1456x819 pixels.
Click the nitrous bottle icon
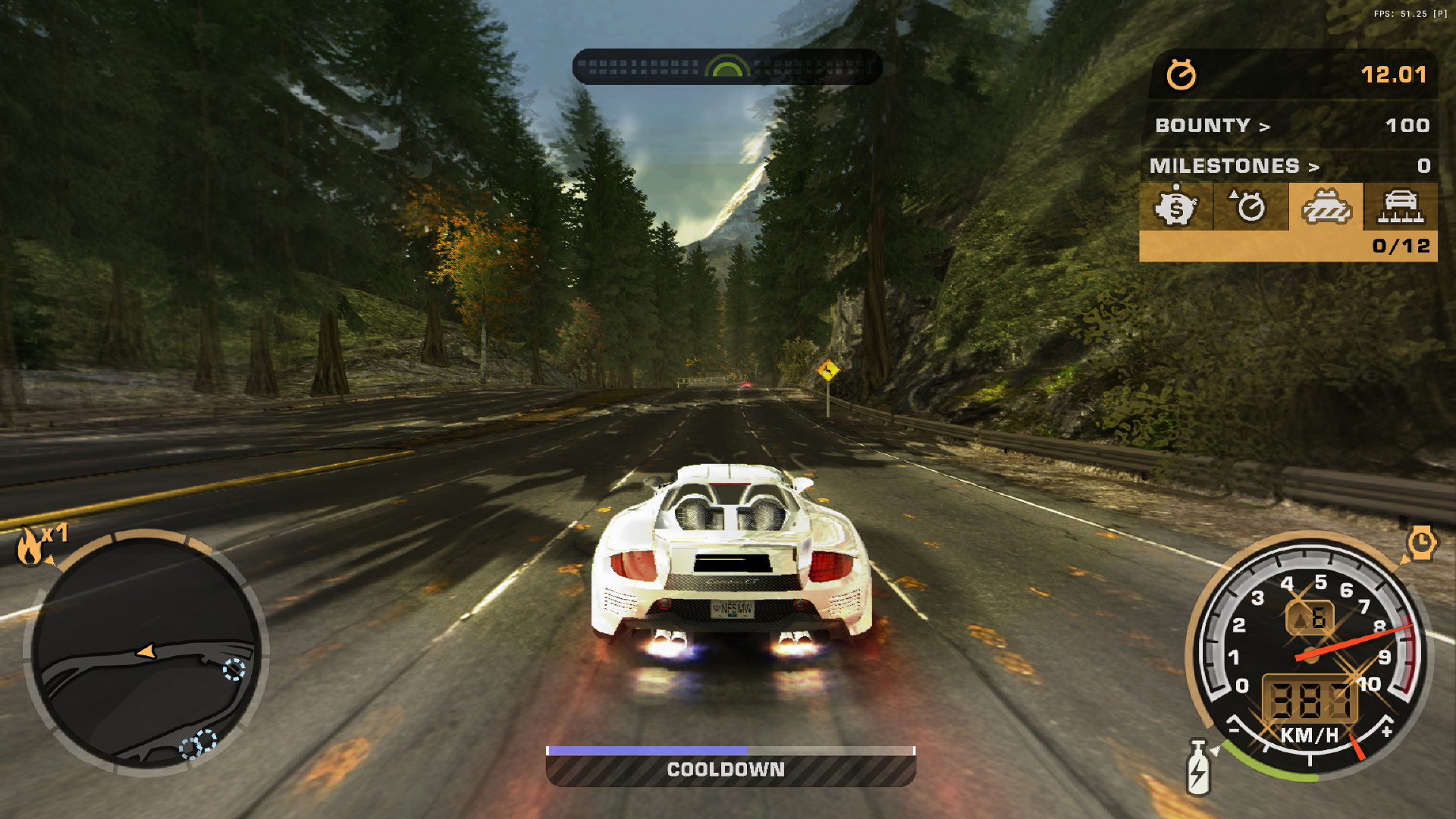click(x=1198, y=769)
